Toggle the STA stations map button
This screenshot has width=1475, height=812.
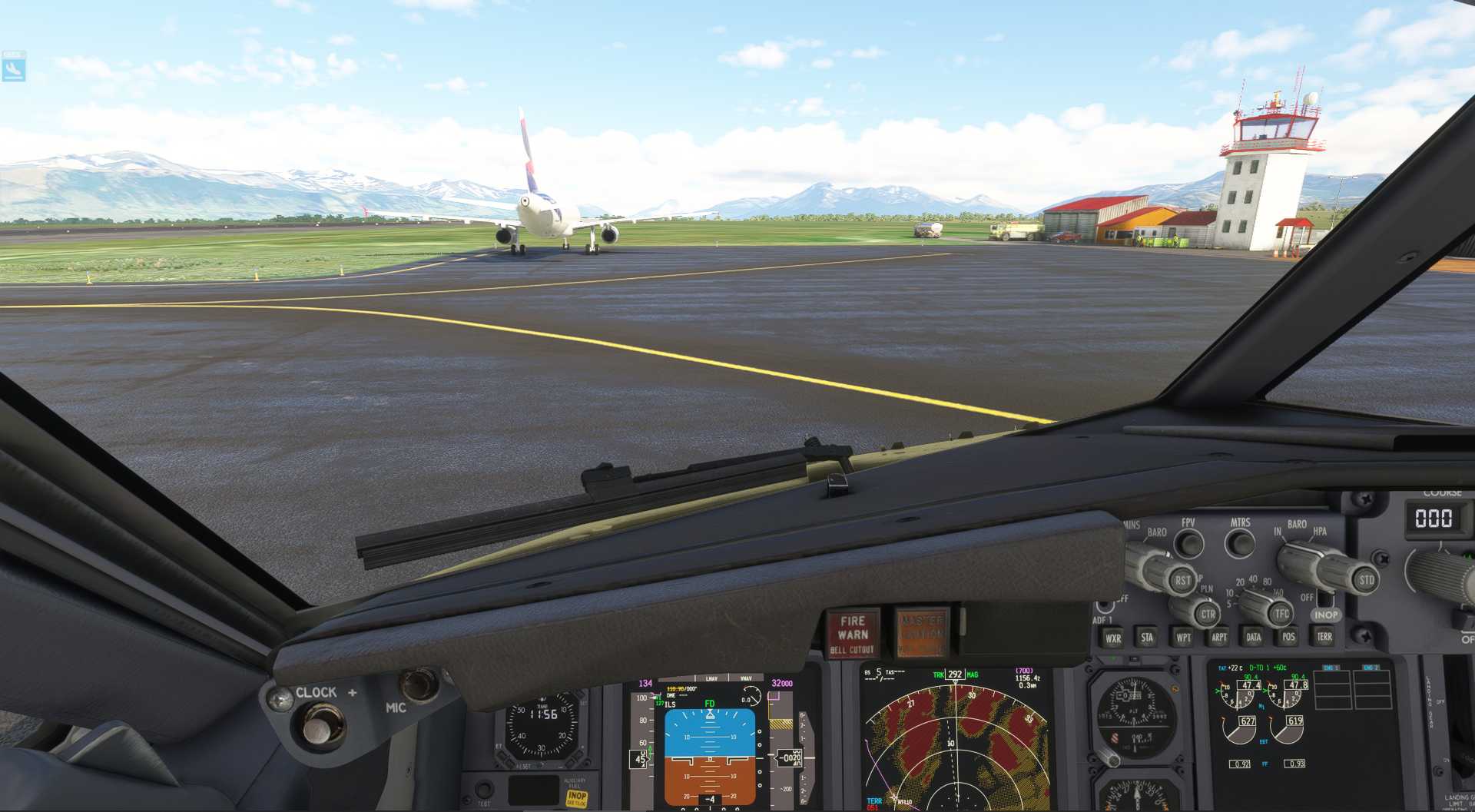(x=1147, y=637)
